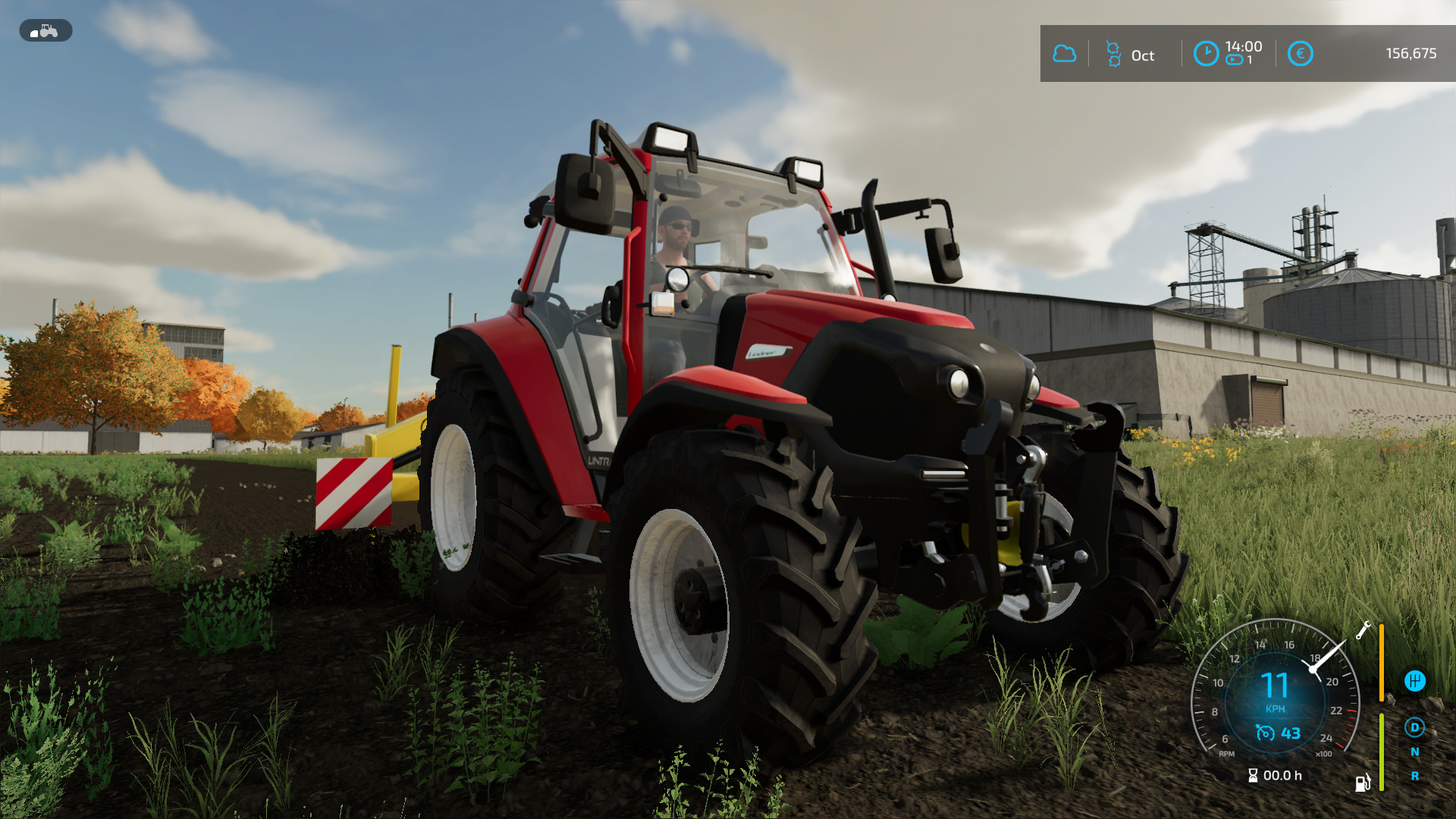Click the green fuel level bar

point(1382,752)
